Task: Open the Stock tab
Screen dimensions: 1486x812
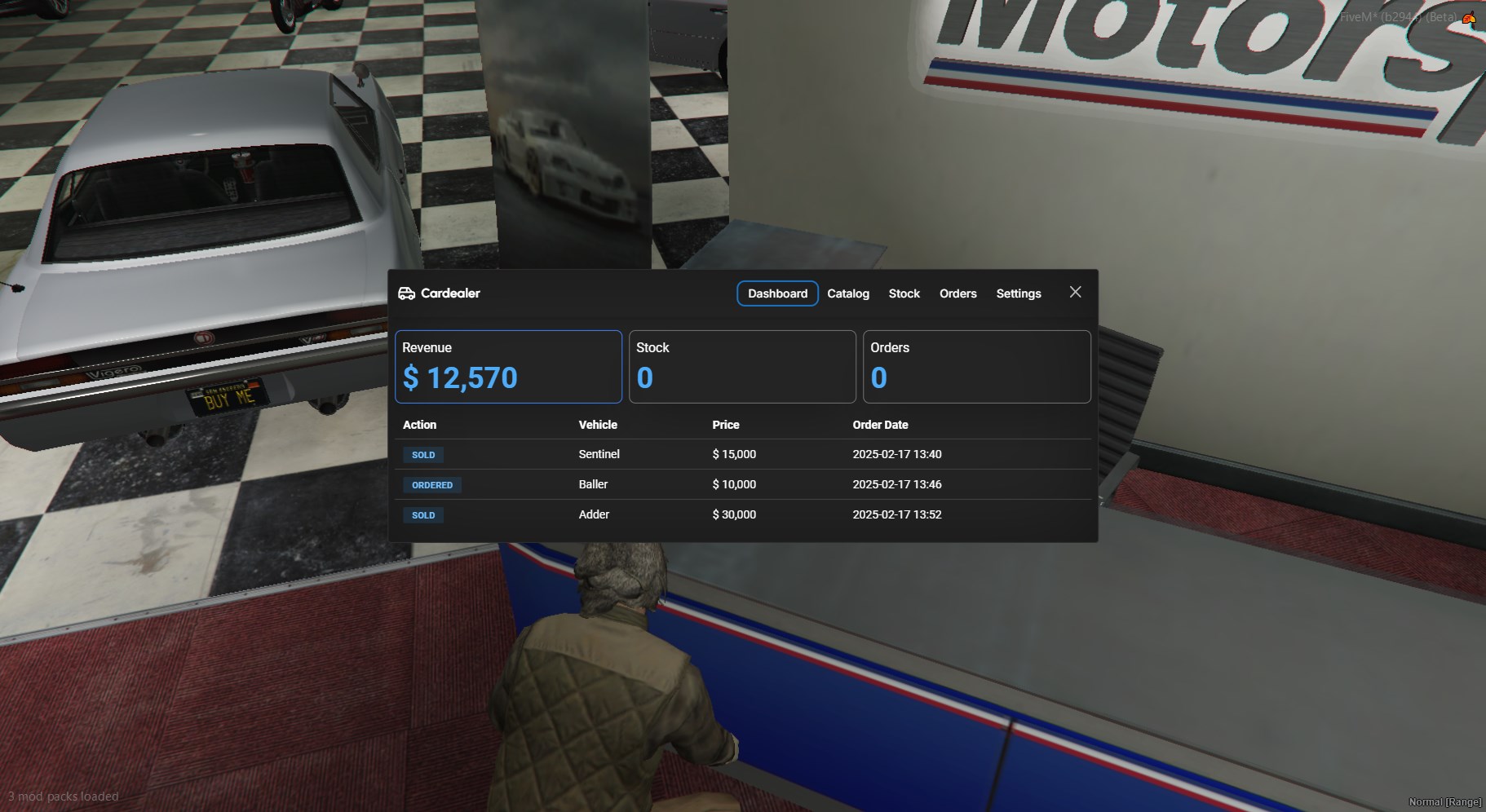Action: point(904,293)
